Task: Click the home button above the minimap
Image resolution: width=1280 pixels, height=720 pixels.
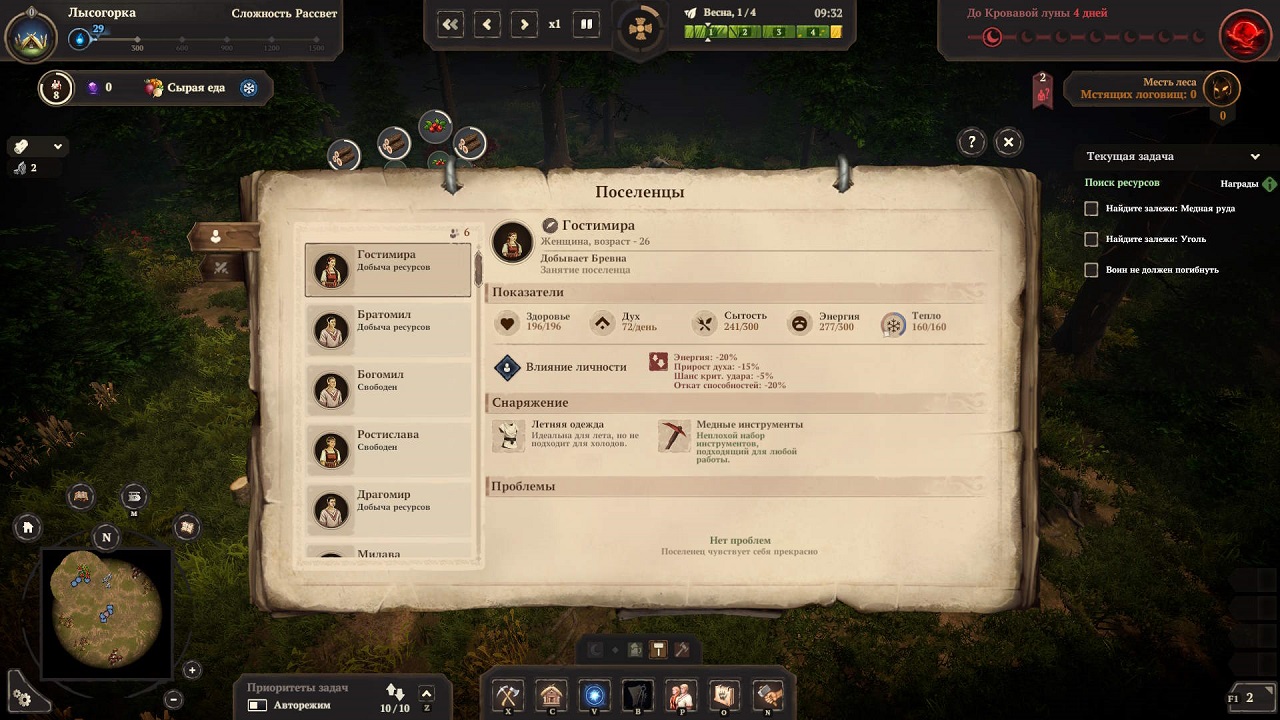Action: (x=28, y=527)
